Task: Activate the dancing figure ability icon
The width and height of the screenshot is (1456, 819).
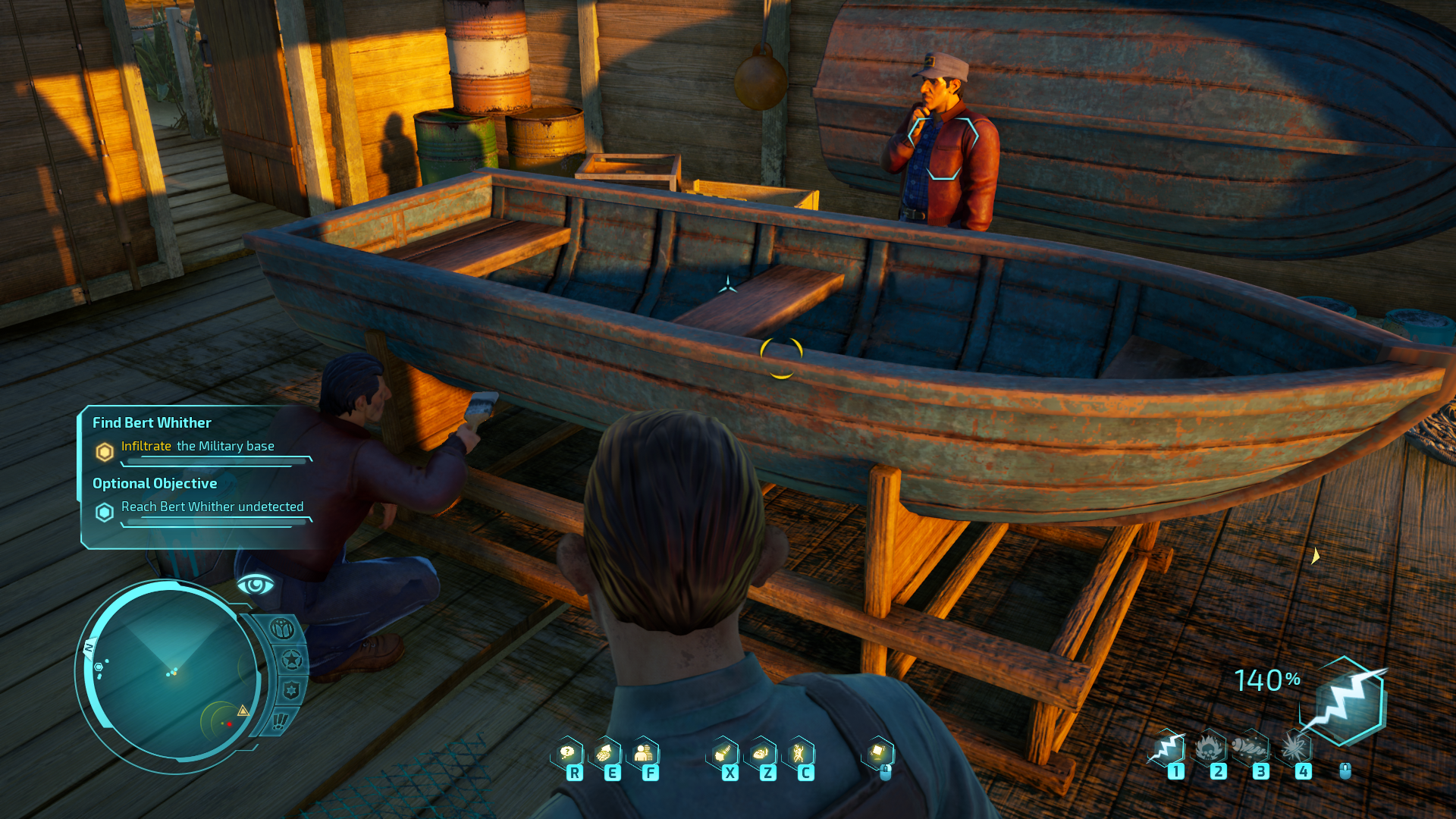Action: coord(799,753)
